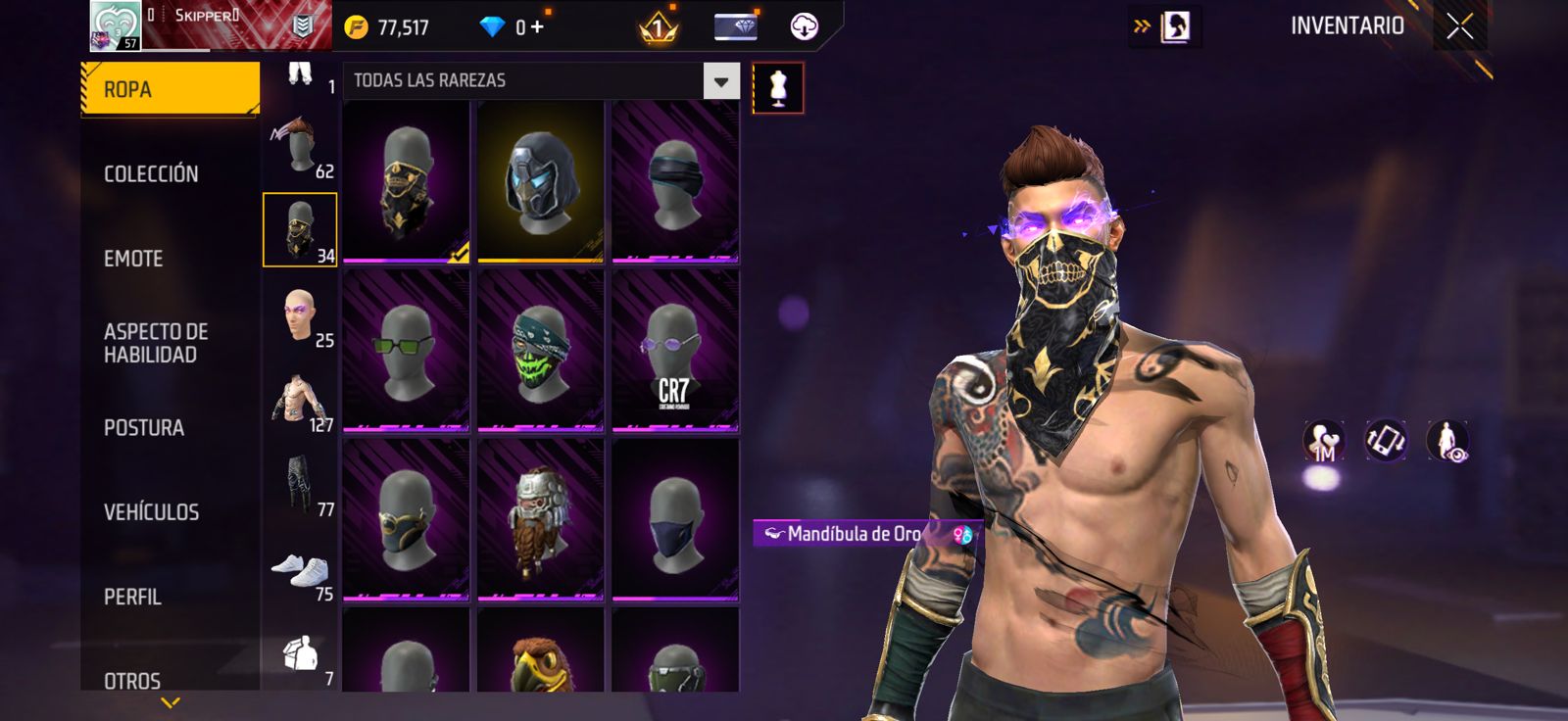Open the shoes category with 75 items
Screen dimensions: 1568x721
coord(300,571)
